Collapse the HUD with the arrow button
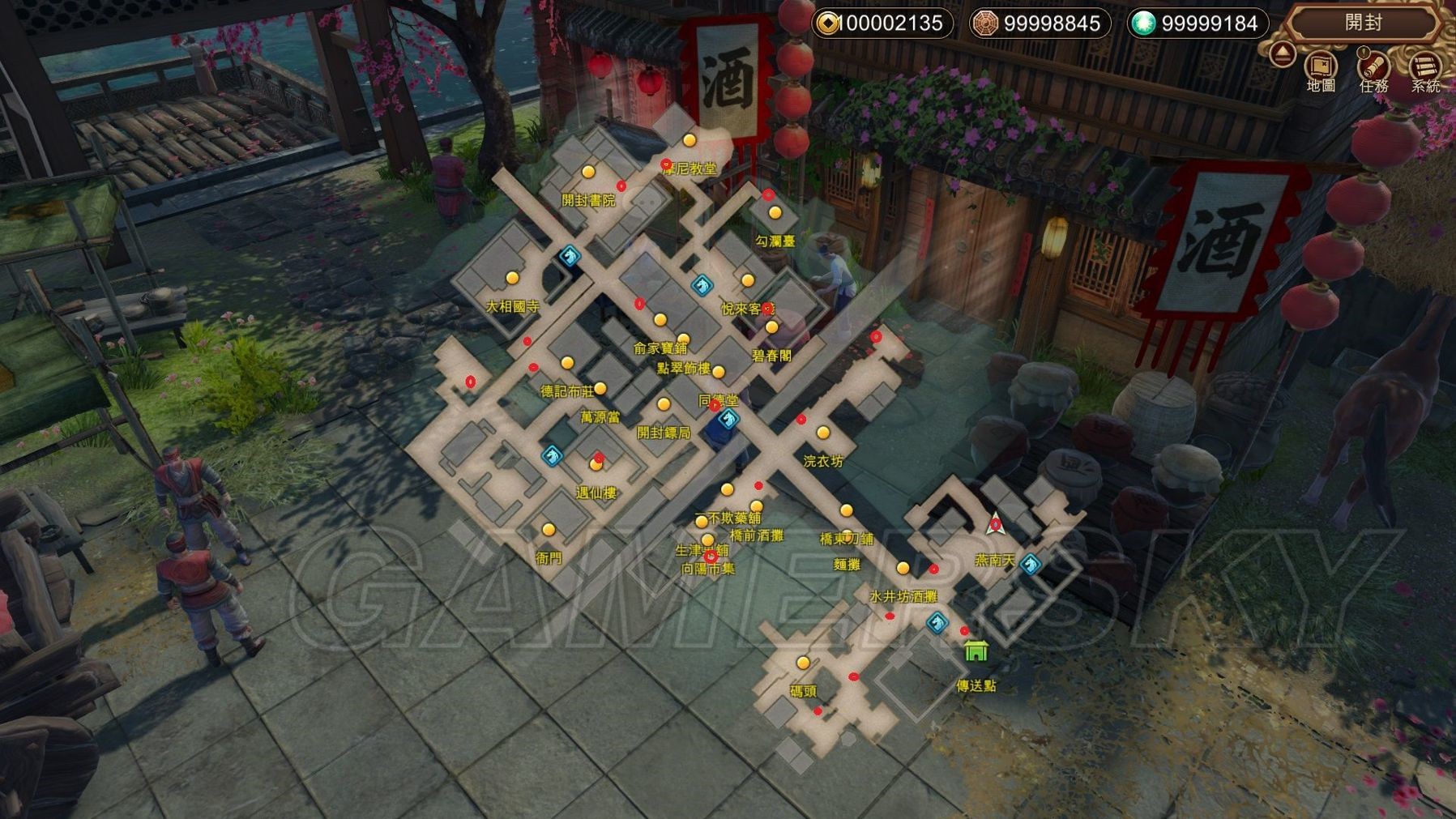Image resolution: width=1456 pixels, height=819 pixels. [x=1282, y=55]
